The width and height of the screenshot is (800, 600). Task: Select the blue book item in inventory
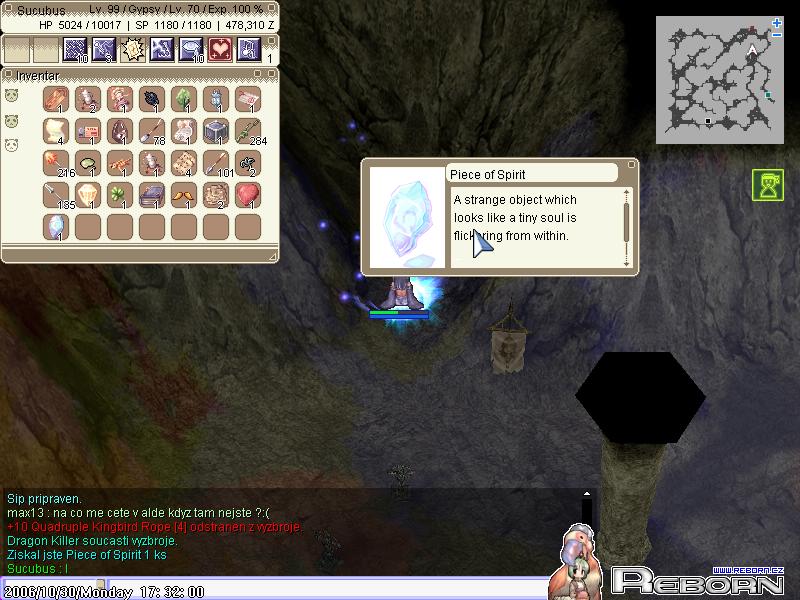point(152,194)
